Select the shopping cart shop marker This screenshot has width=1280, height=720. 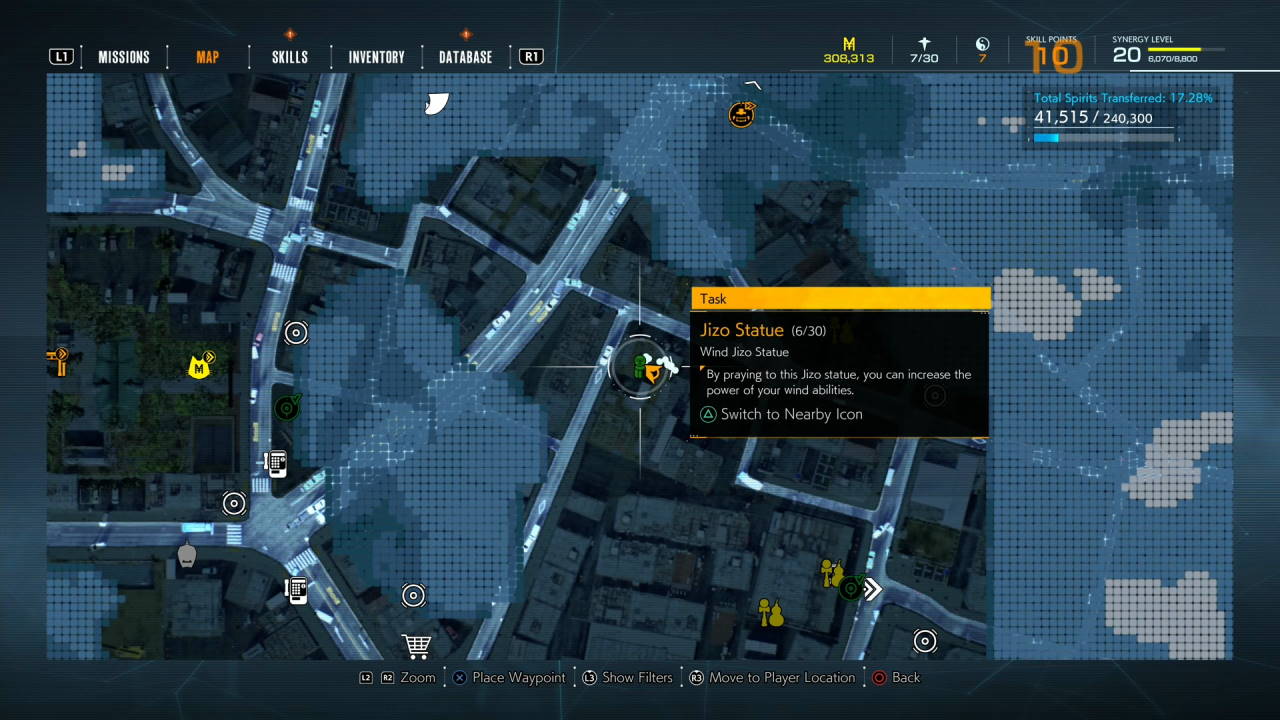point(416,646)
